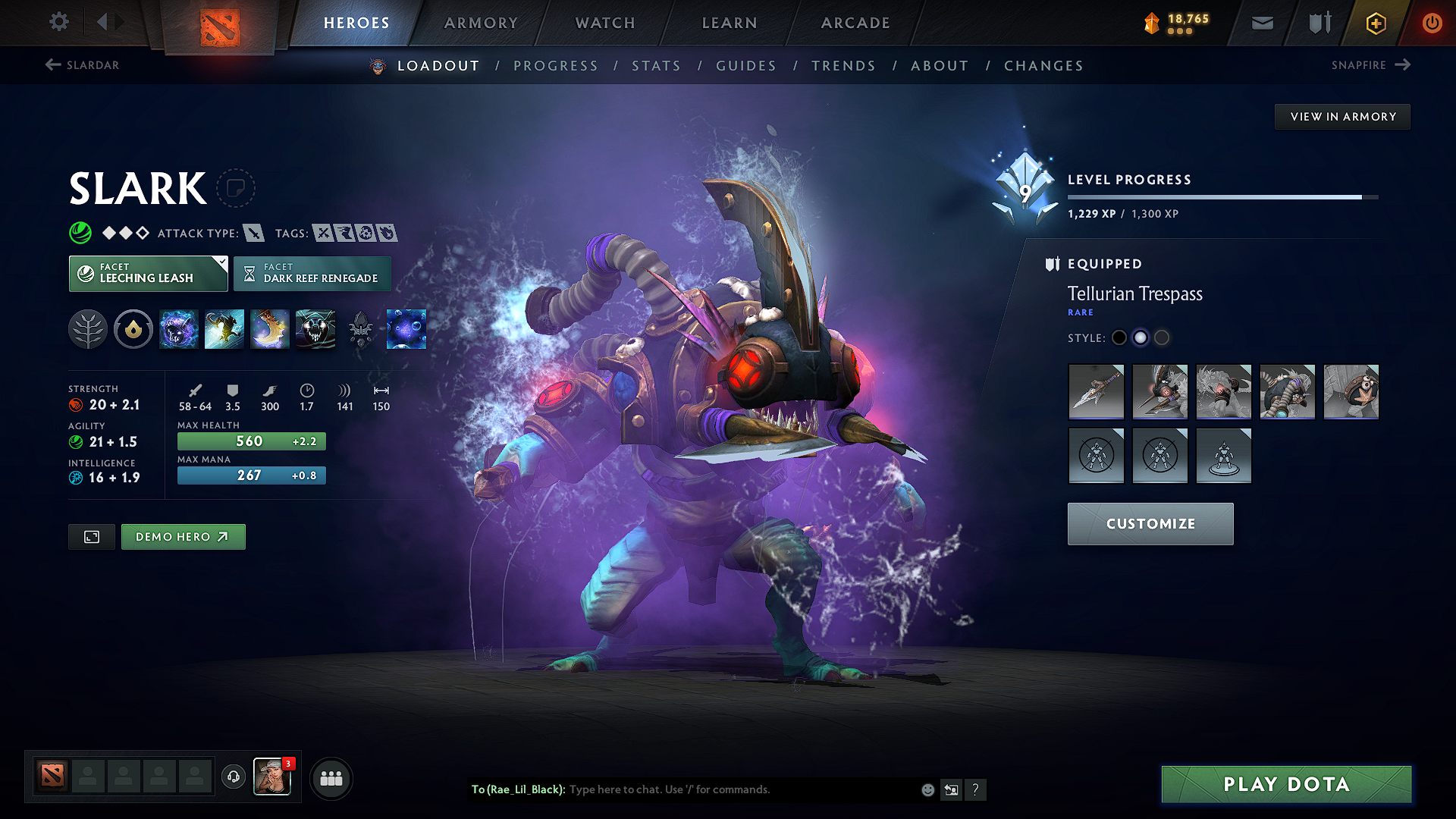Click the Demo Hero button
The height and width of the screenshot is (819, 1456).
pos(183,536)
